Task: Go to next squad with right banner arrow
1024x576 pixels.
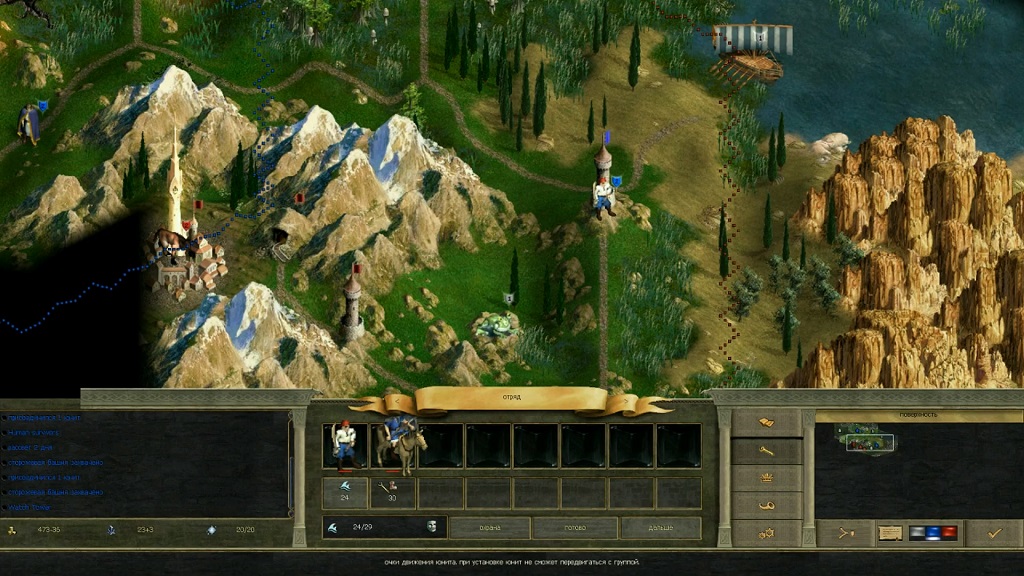Action: point(655,404)
